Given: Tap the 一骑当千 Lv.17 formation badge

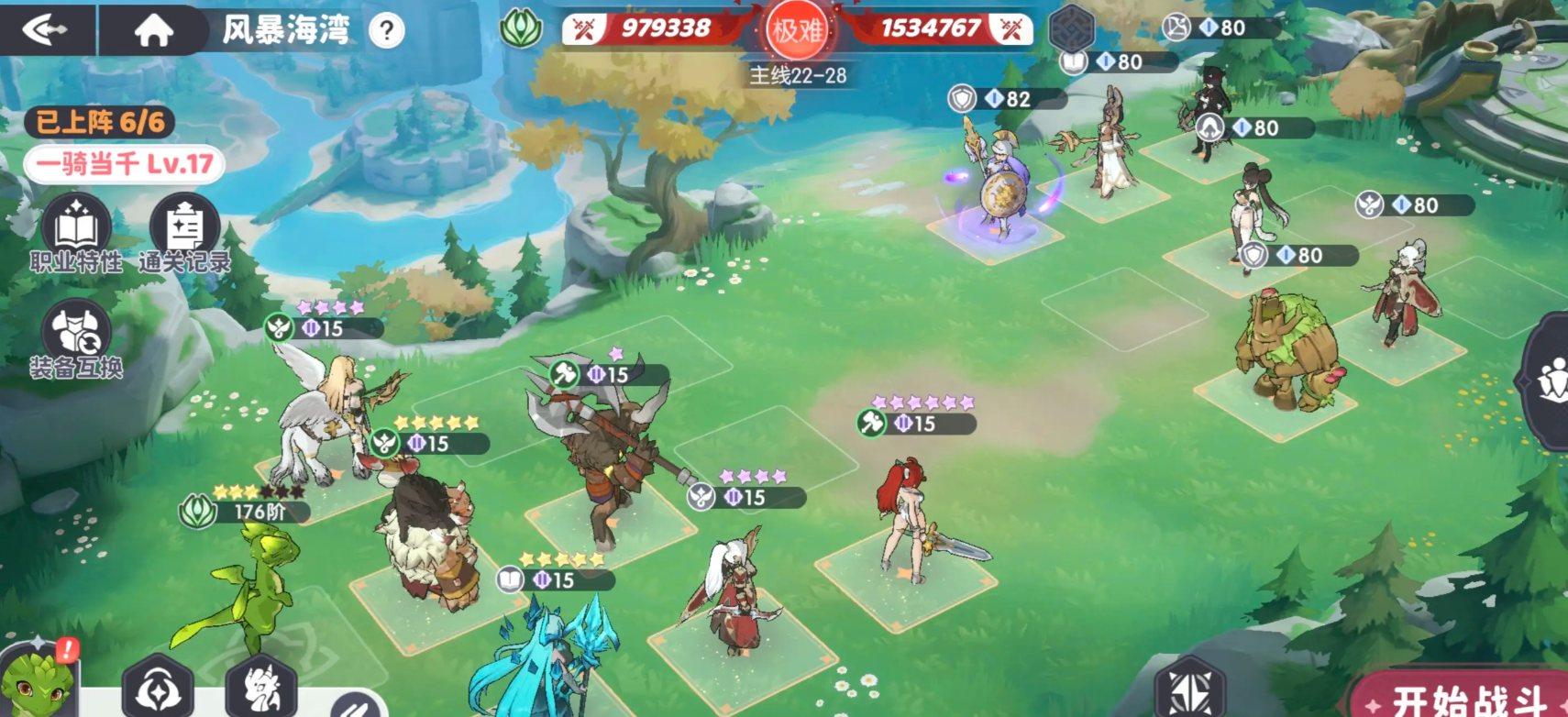Looking at the screenshot, I should click(125, 165).
